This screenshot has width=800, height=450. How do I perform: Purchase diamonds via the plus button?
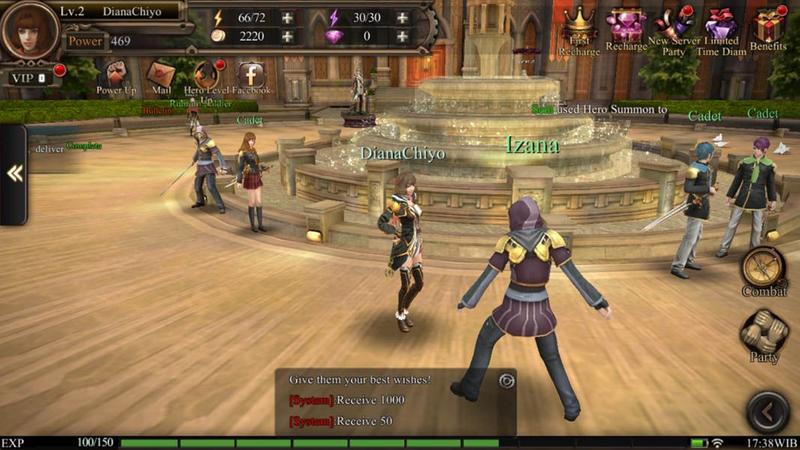click(x=402, y=36)
